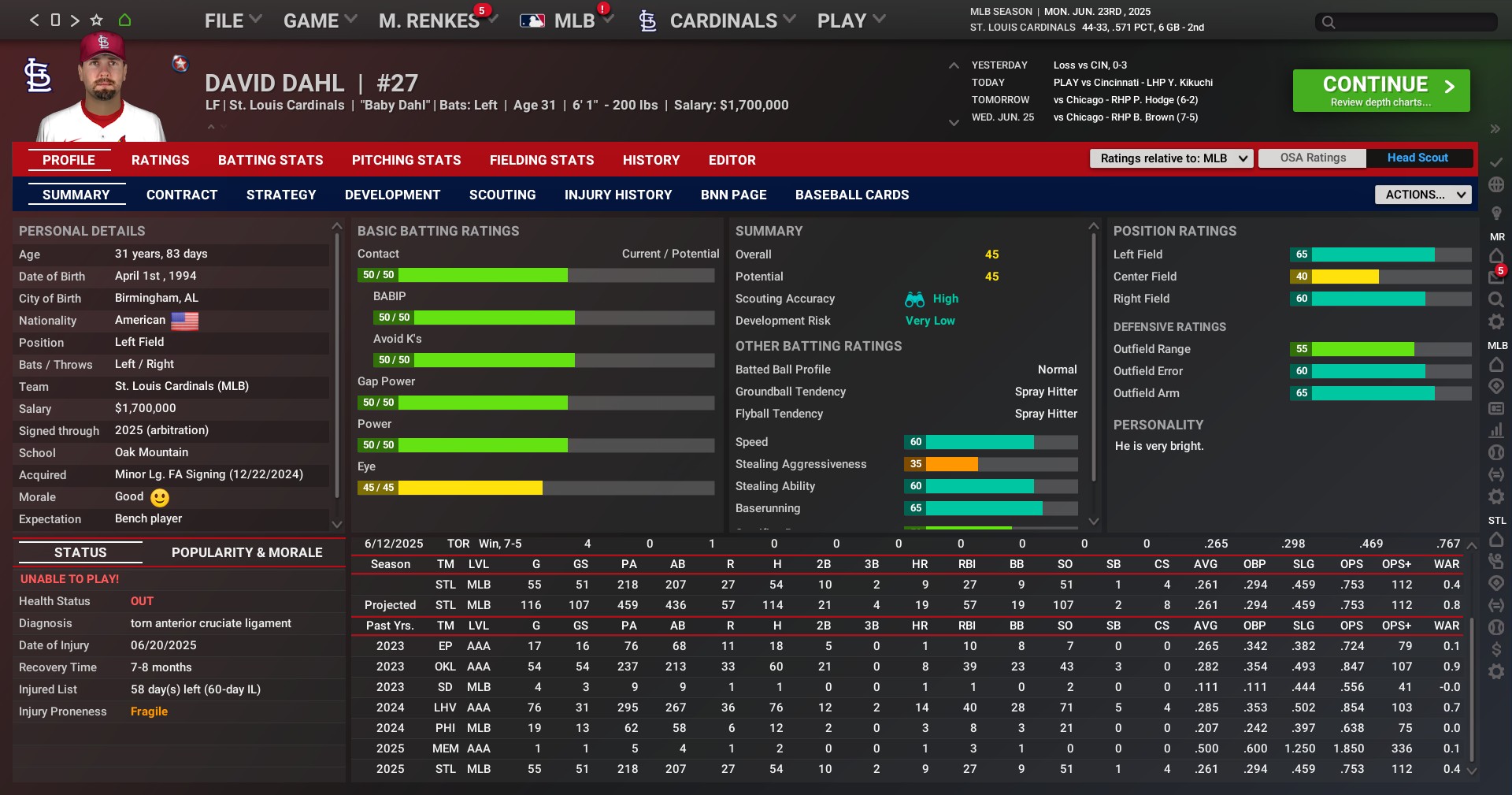Open the ACTIONS dropdown

point(1422,195)
